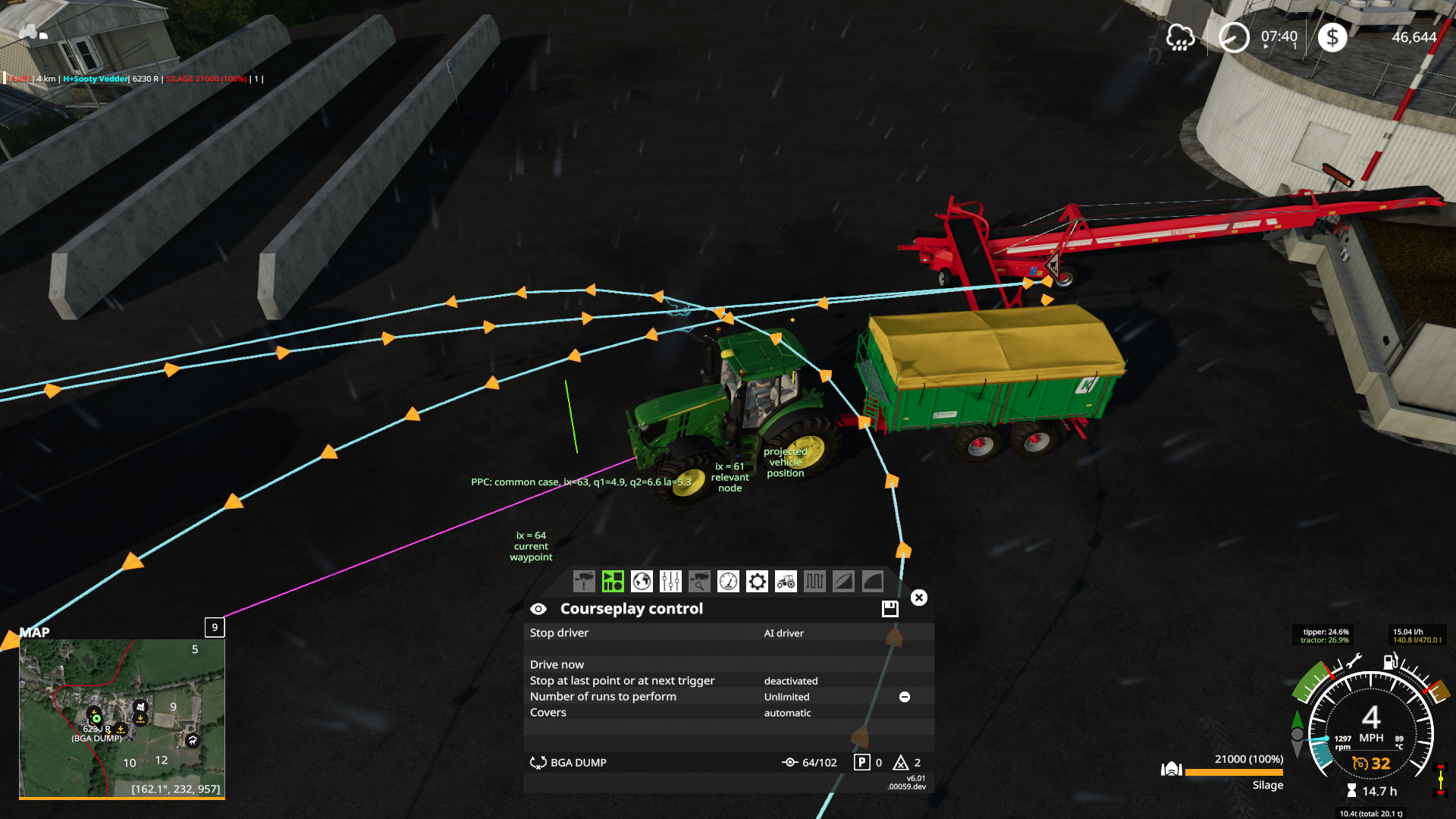Open the tractor vehicle settings page
The height and width of the screenshot is (819, 1456).
785,581
